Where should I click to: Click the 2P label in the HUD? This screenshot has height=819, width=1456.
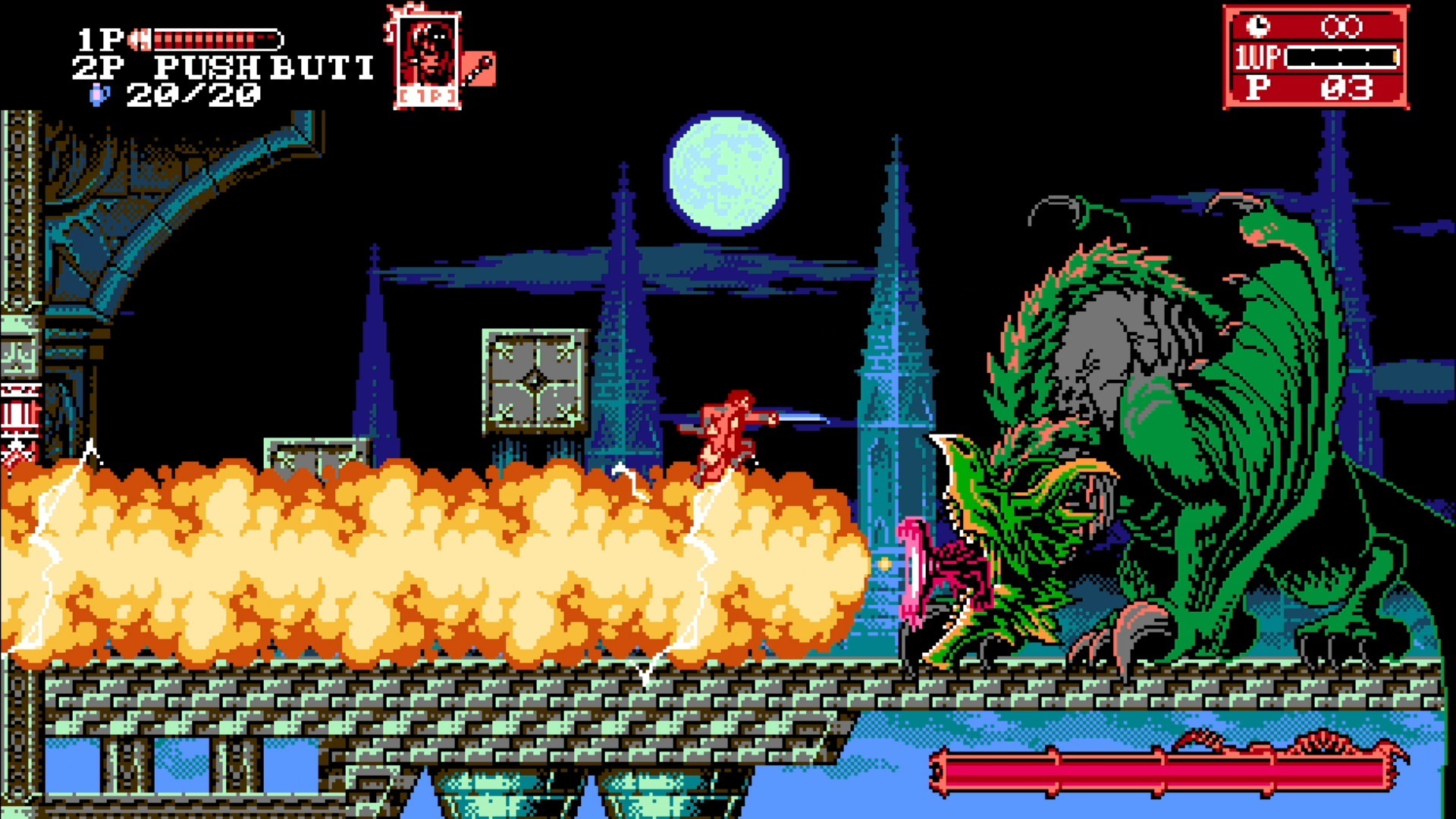point(99,67)
